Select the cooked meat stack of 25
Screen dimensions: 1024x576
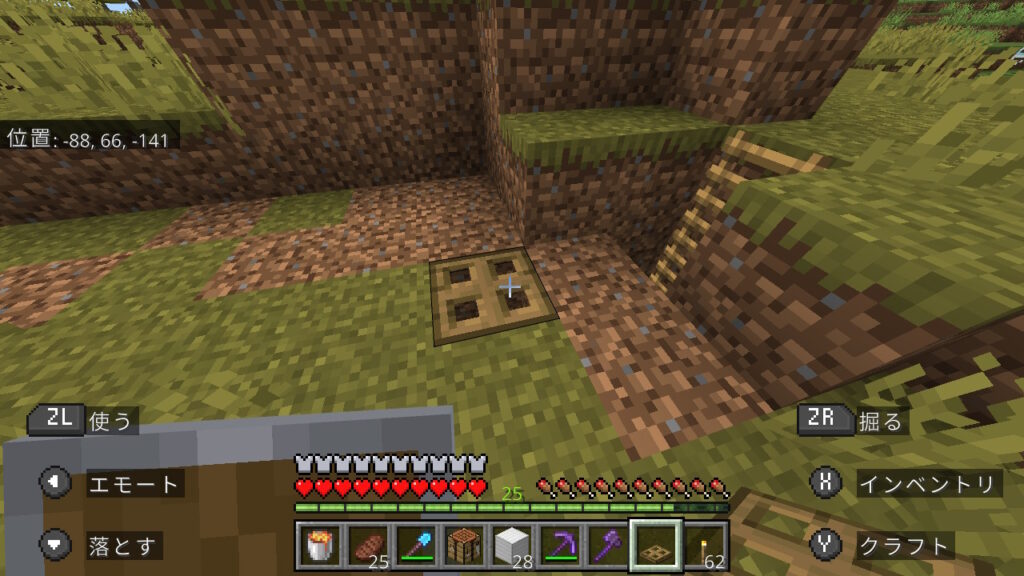tap(367, 546)
